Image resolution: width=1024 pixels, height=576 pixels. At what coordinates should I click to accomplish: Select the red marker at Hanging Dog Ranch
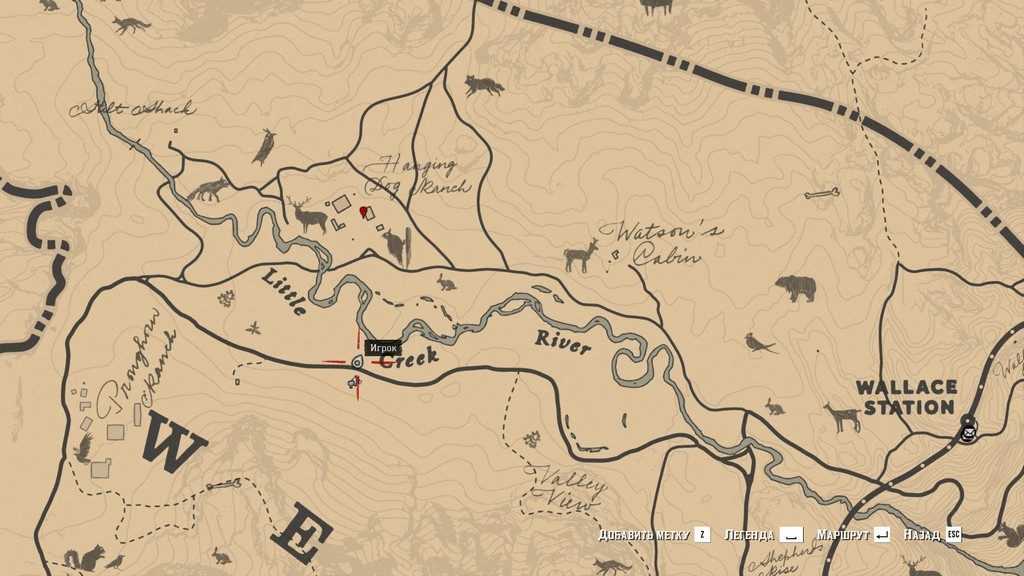pyautogui.click(x=364, y=211)
